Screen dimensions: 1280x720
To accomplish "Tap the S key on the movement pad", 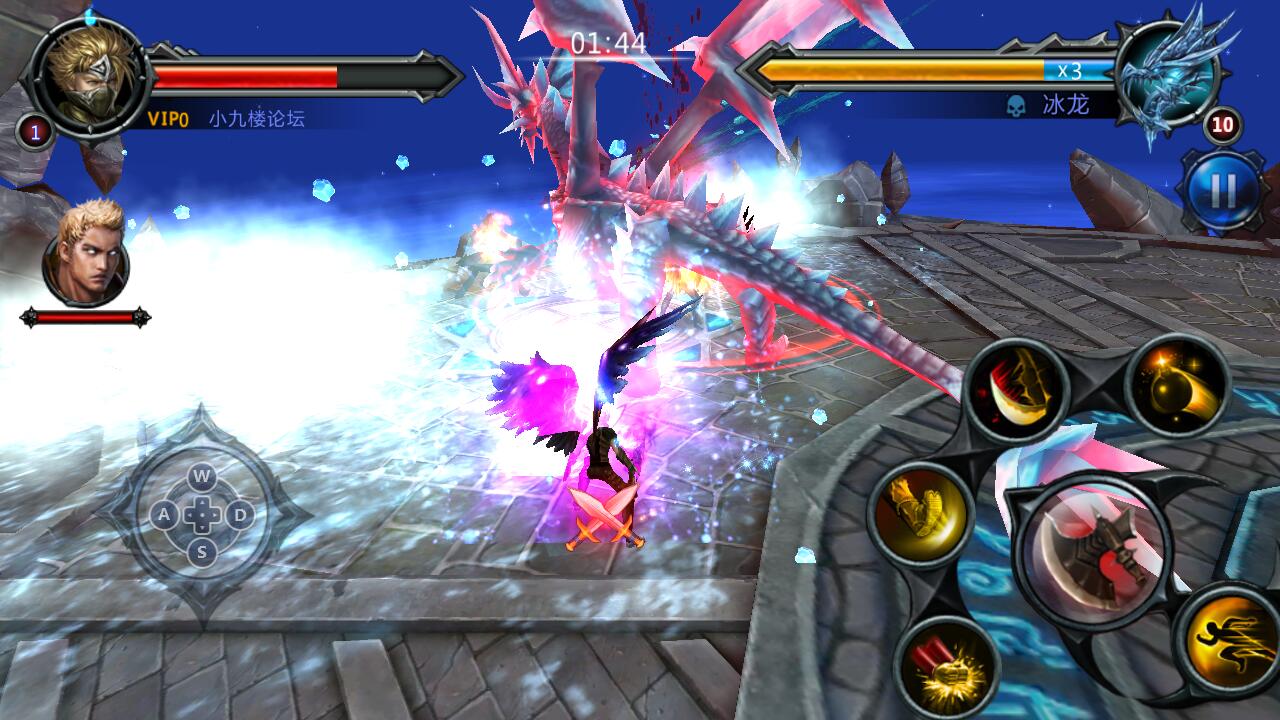I will point(202,551).
